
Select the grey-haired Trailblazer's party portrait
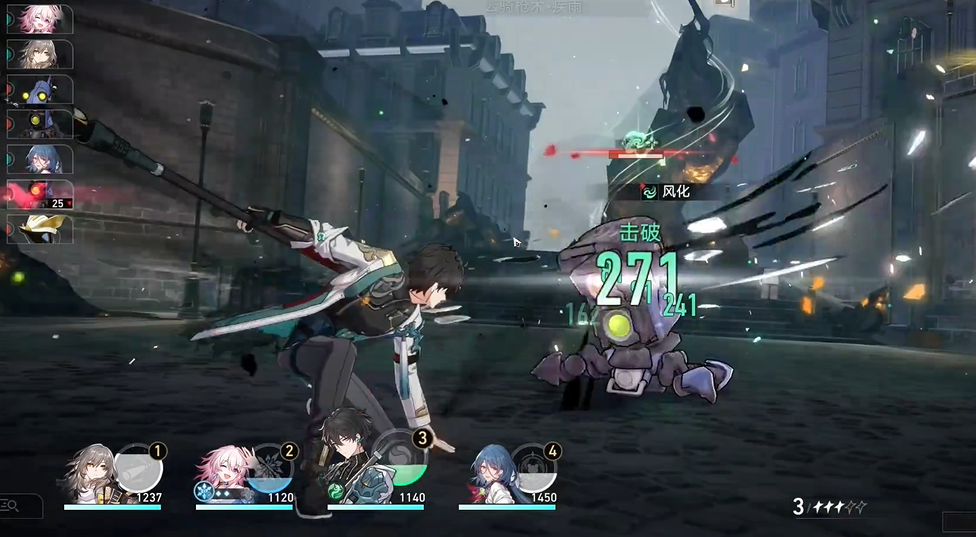click(91, 471)
